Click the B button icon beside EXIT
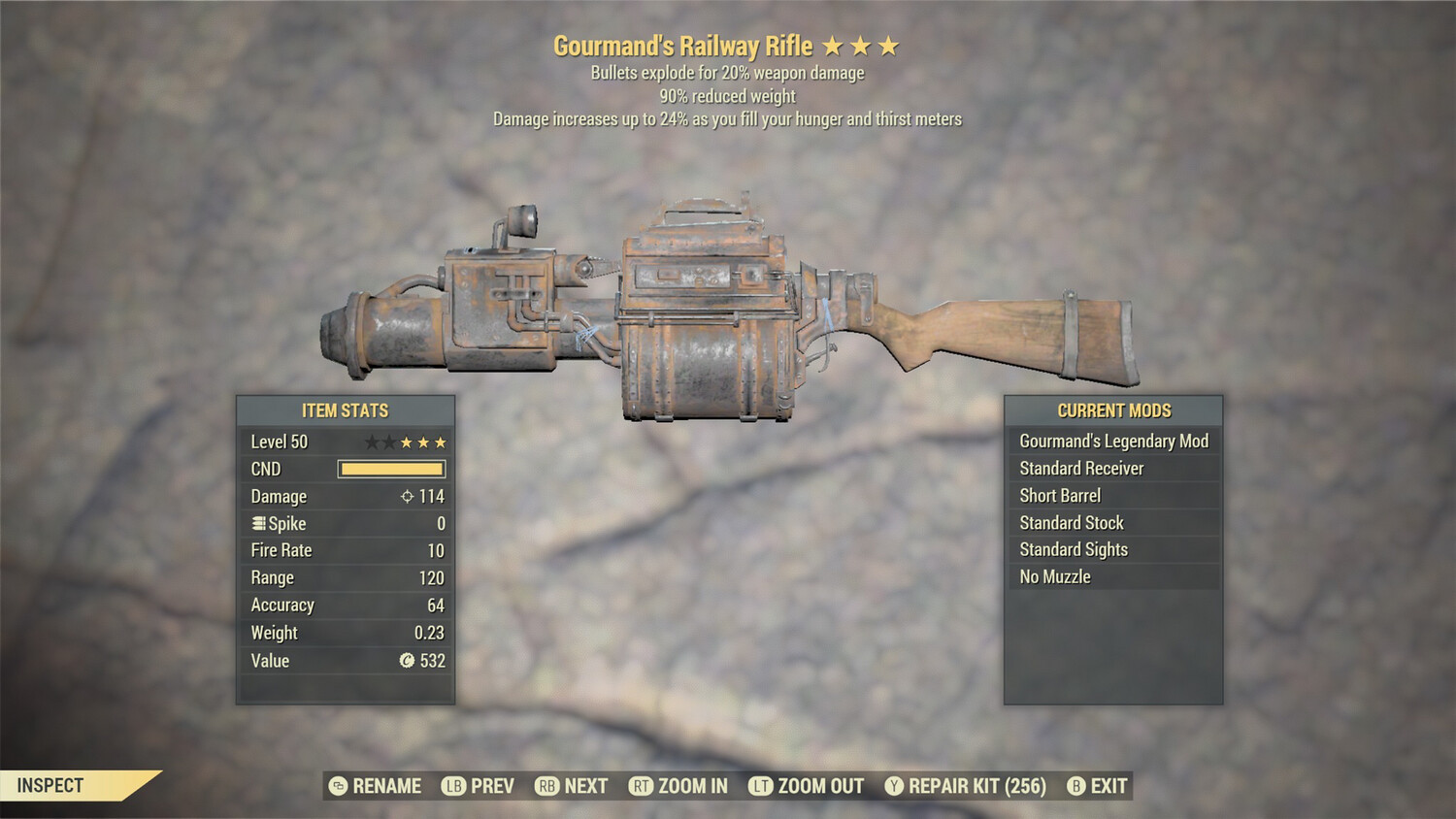The image size is (1456, 819). click(x=1075, y=786)
